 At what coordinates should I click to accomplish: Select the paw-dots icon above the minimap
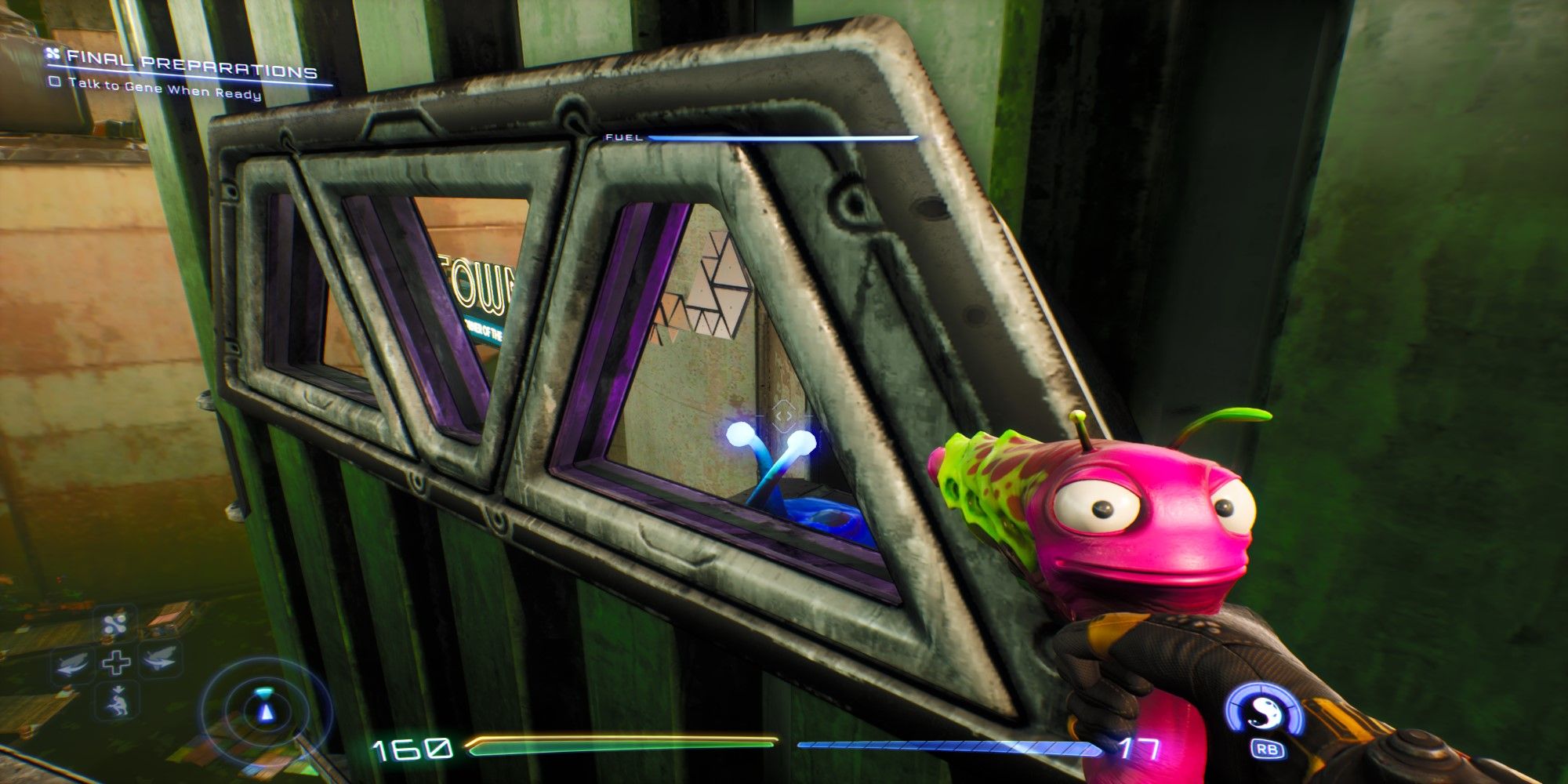click(115, 623)
